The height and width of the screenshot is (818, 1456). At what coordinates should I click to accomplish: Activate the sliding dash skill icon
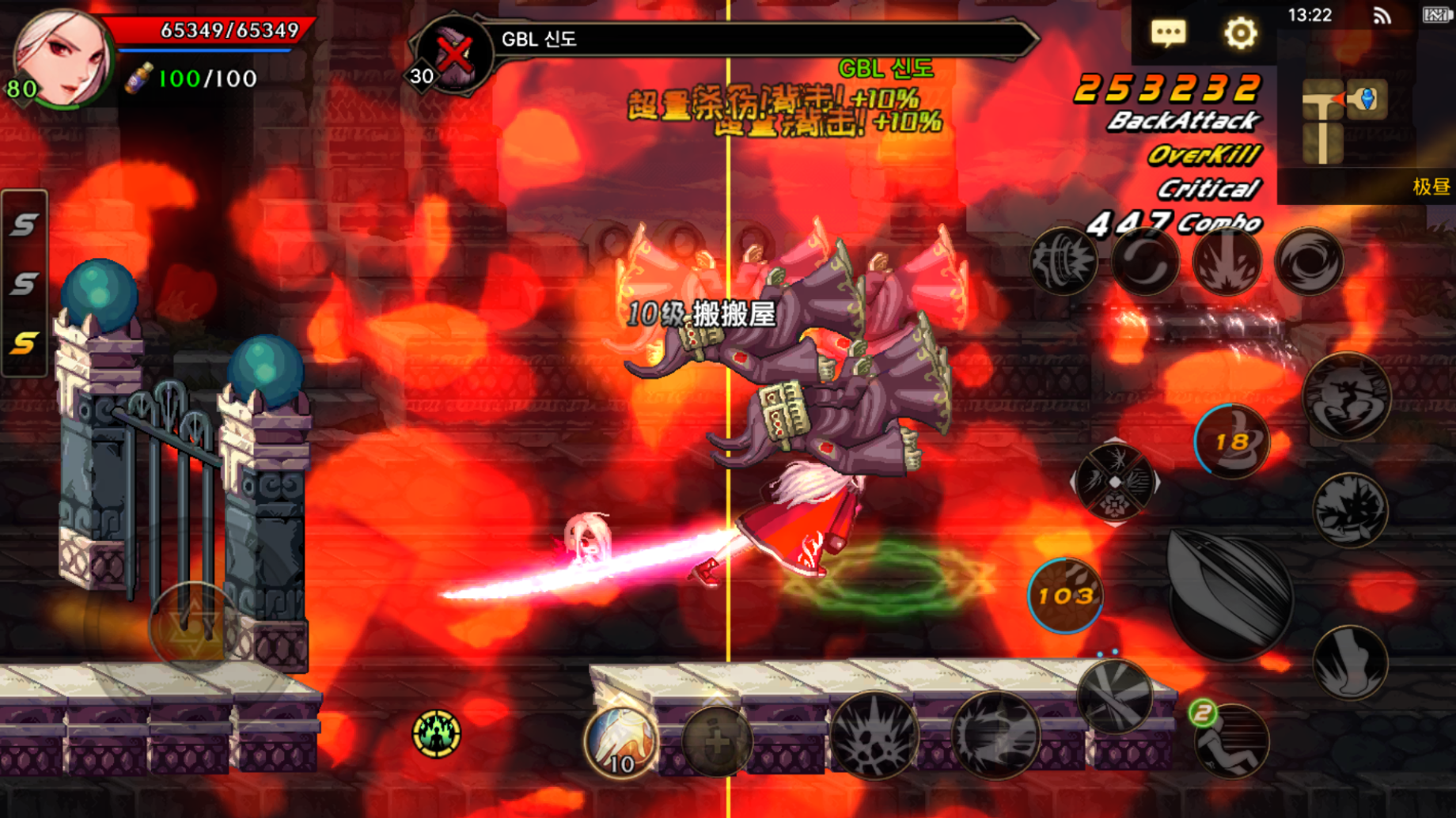1231,741
